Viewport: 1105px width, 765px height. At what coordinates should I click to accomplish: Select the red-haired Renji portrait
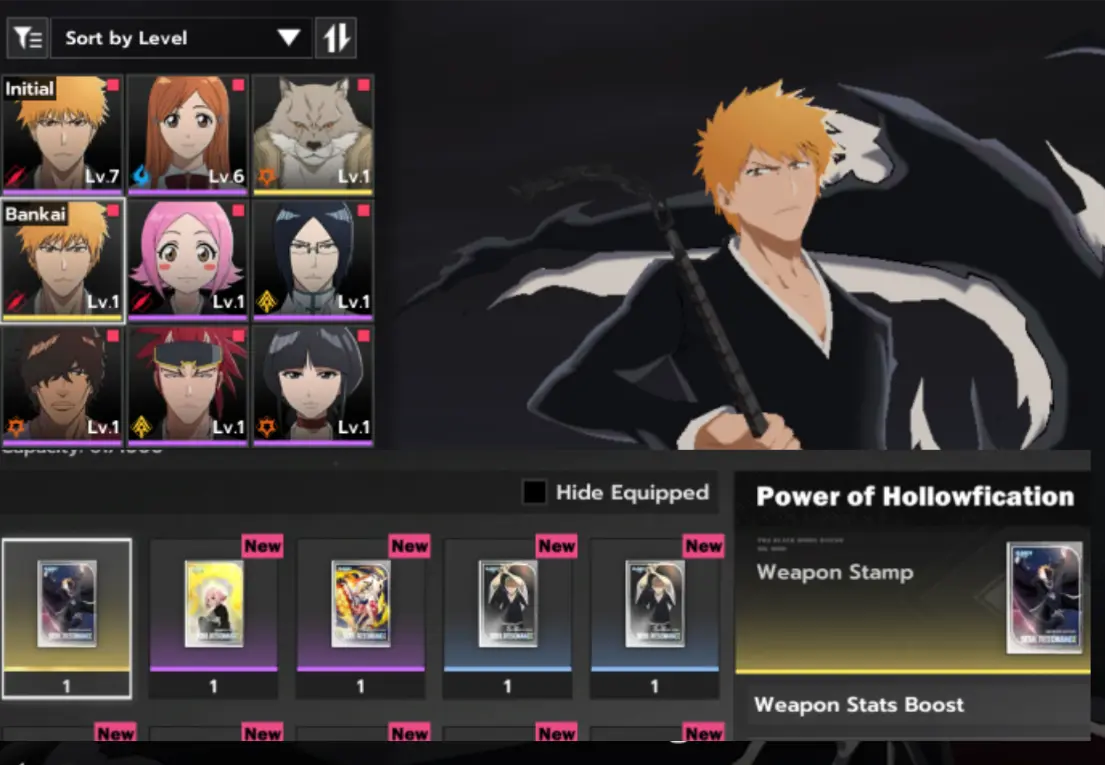pos(187,384)
